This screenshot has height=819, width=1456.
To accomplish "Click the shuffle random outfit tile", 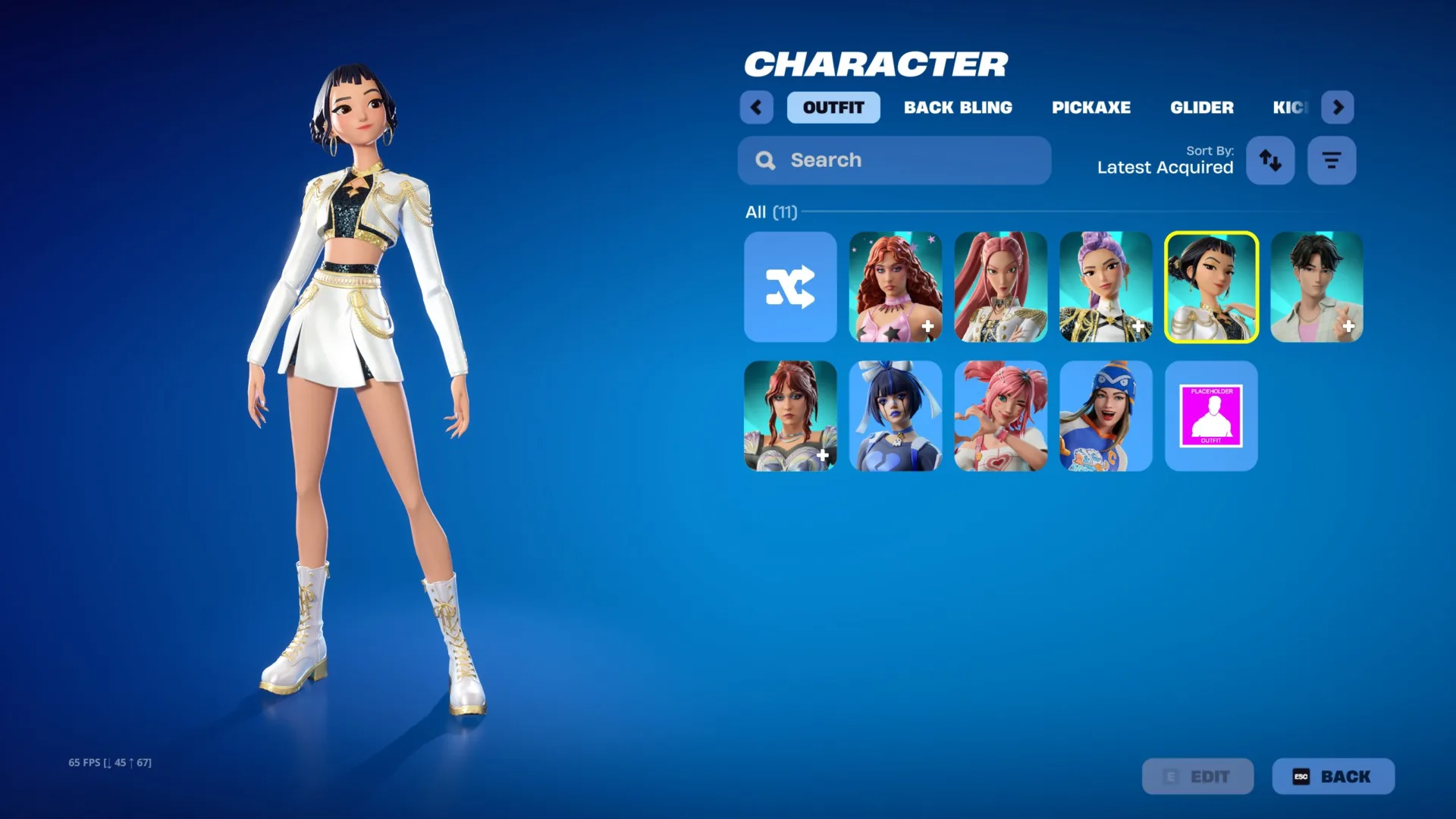I will click(790, 287).
